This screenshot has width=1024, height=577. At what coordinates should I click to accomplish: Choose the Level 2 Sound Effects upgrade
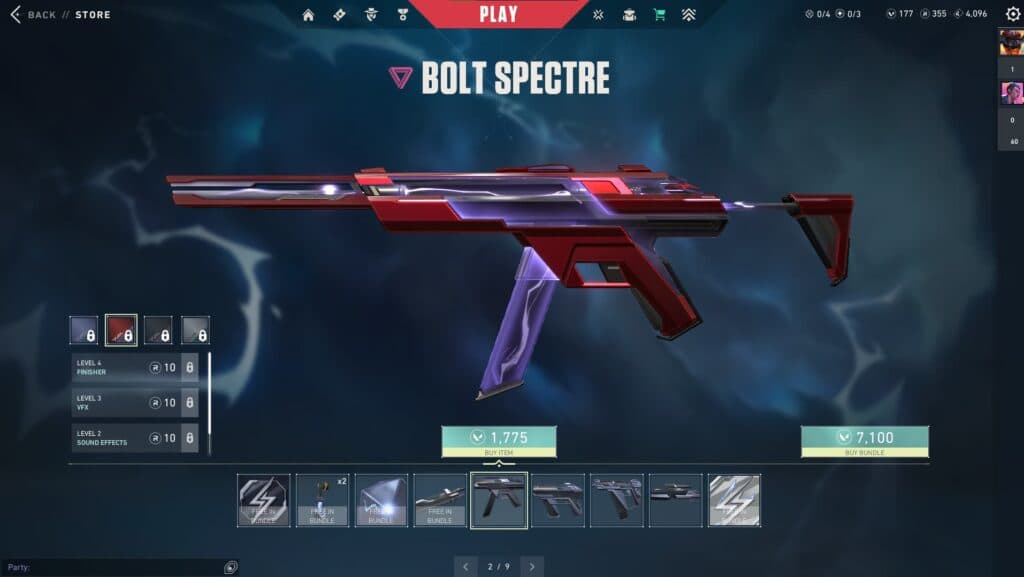click(134, 437)
